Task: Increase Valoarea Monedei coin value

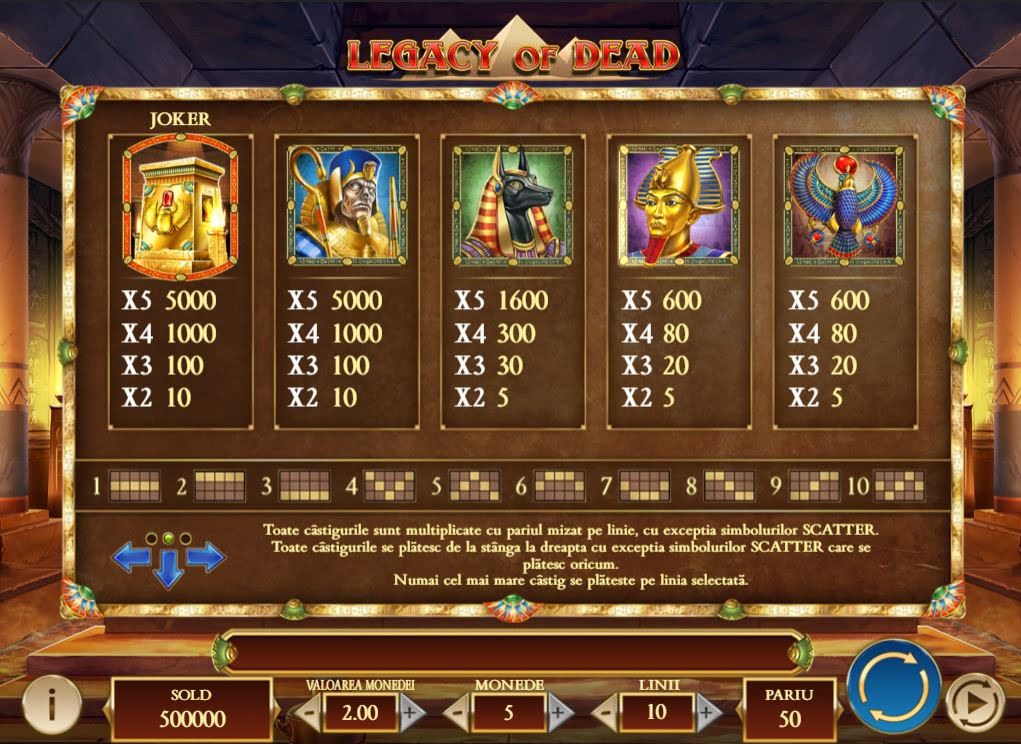Action: 410,712
